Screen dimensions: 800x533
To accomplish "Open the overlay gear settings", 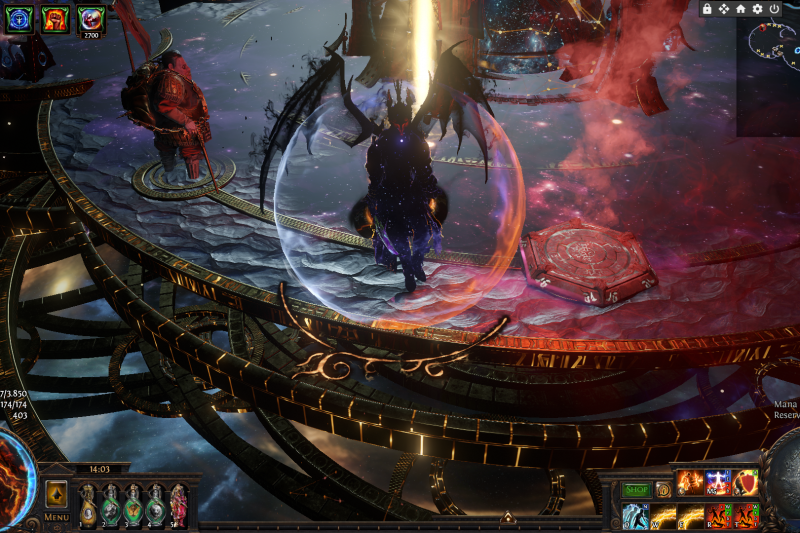I will click(x=757, y=8).
